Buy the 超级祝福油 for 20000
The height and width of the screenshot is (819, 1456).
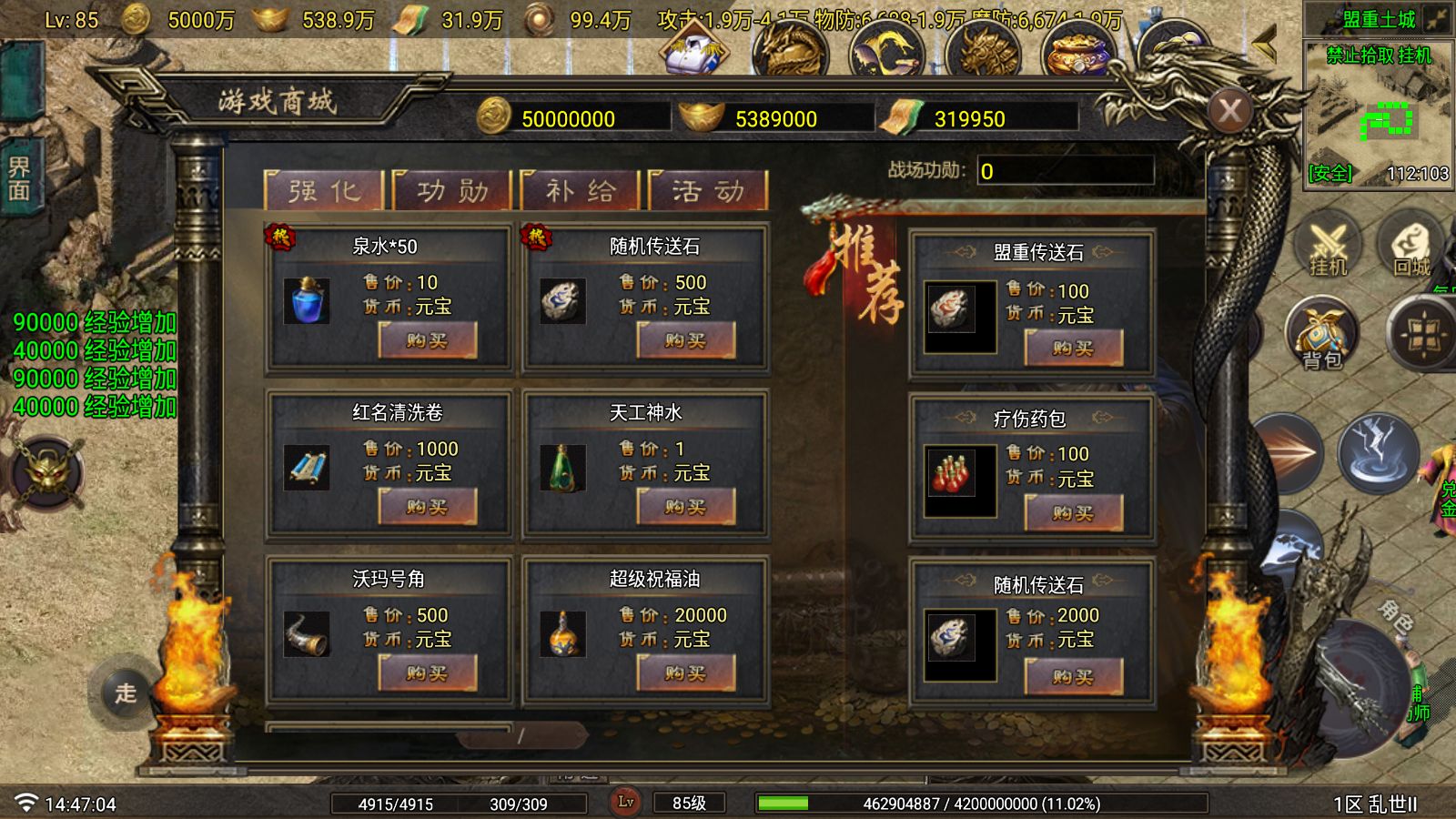coord(684,673)
